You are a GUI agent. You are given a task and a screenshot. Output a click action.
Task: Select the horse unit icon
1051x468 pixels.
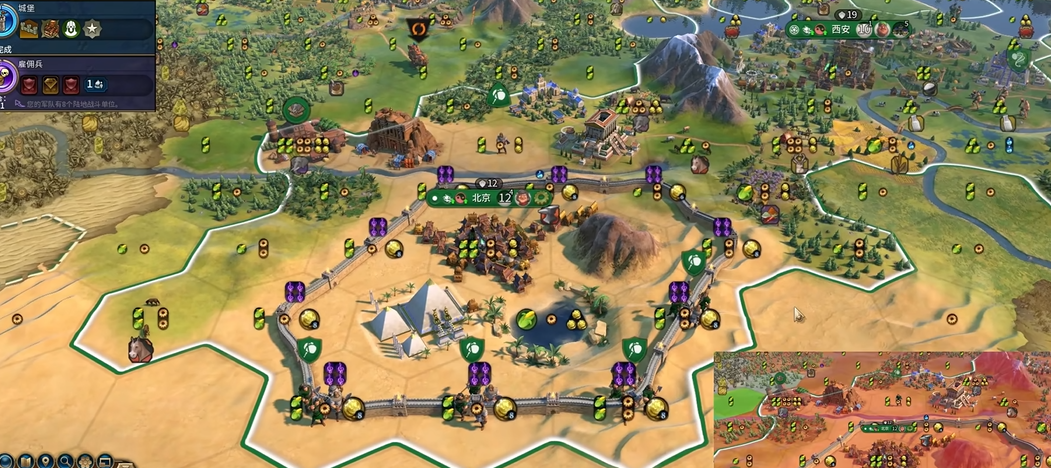tap(140, 349)
